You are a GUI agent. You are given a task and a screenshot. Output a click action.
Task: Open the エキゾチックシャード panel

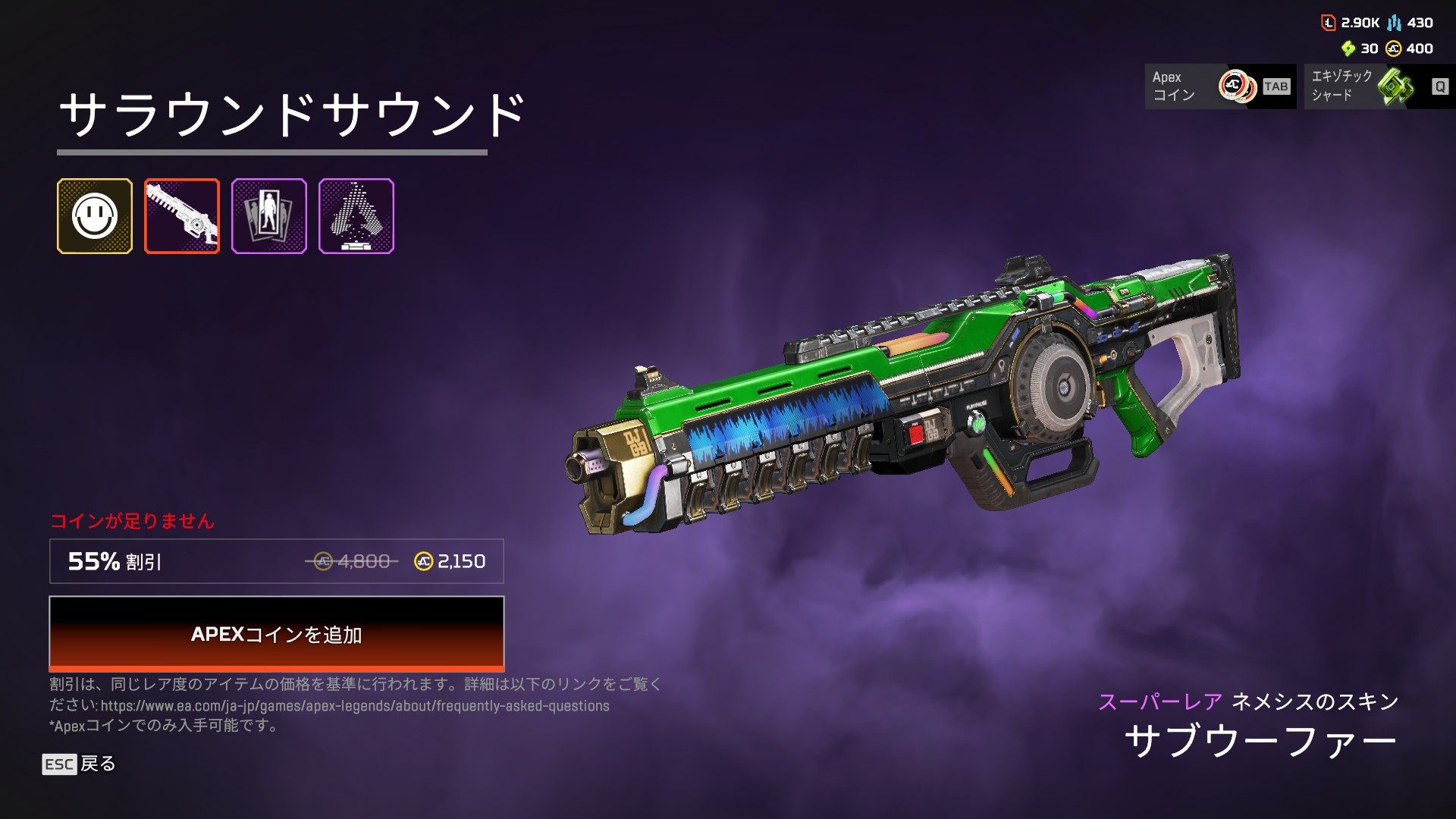click(1379, 86)
